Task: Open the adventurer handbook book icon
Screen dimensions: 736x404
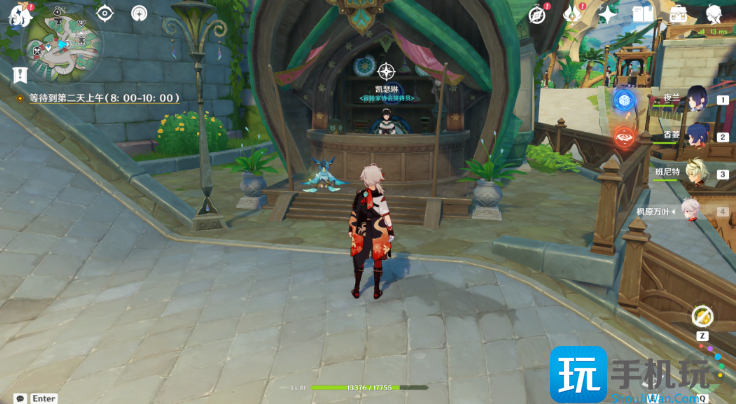Action: (x=642, y=14)
